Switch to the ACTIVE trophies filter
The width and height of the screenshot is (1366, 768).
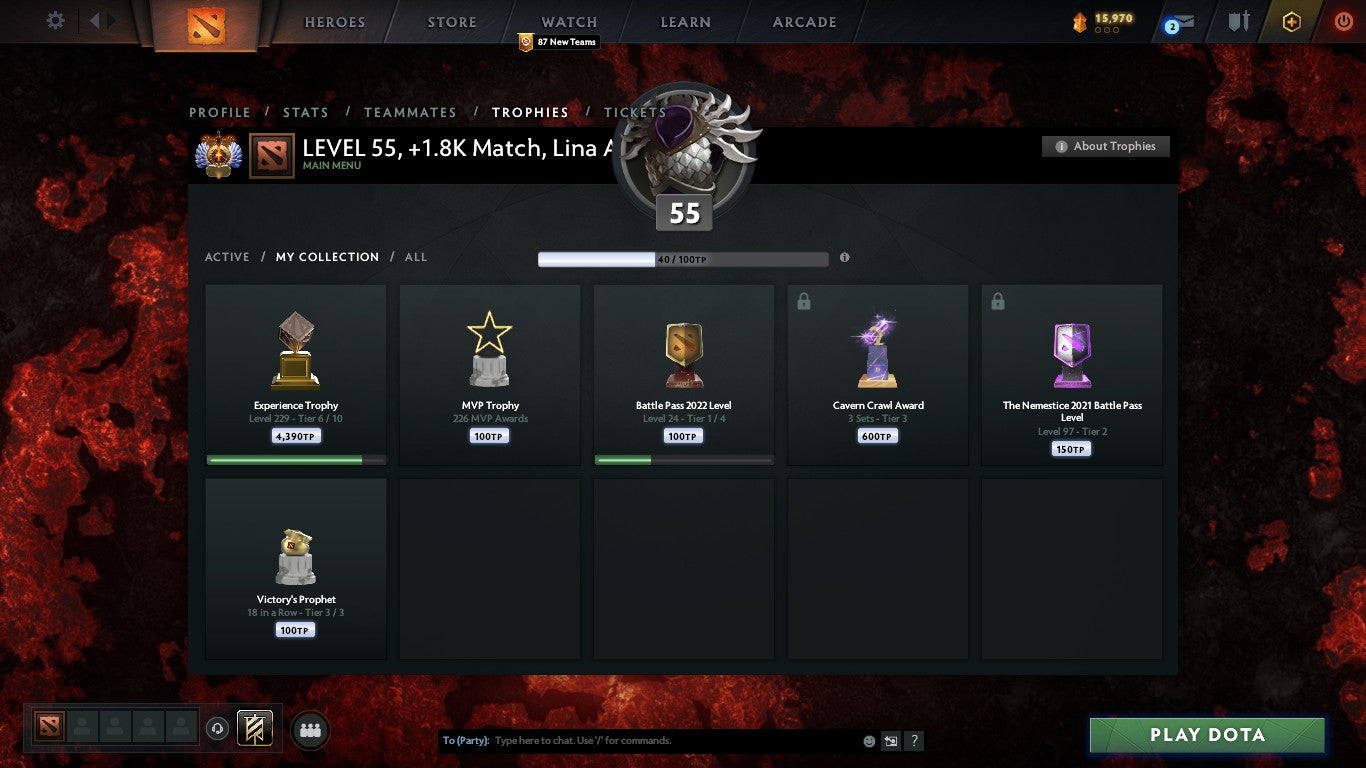(227, 257)
